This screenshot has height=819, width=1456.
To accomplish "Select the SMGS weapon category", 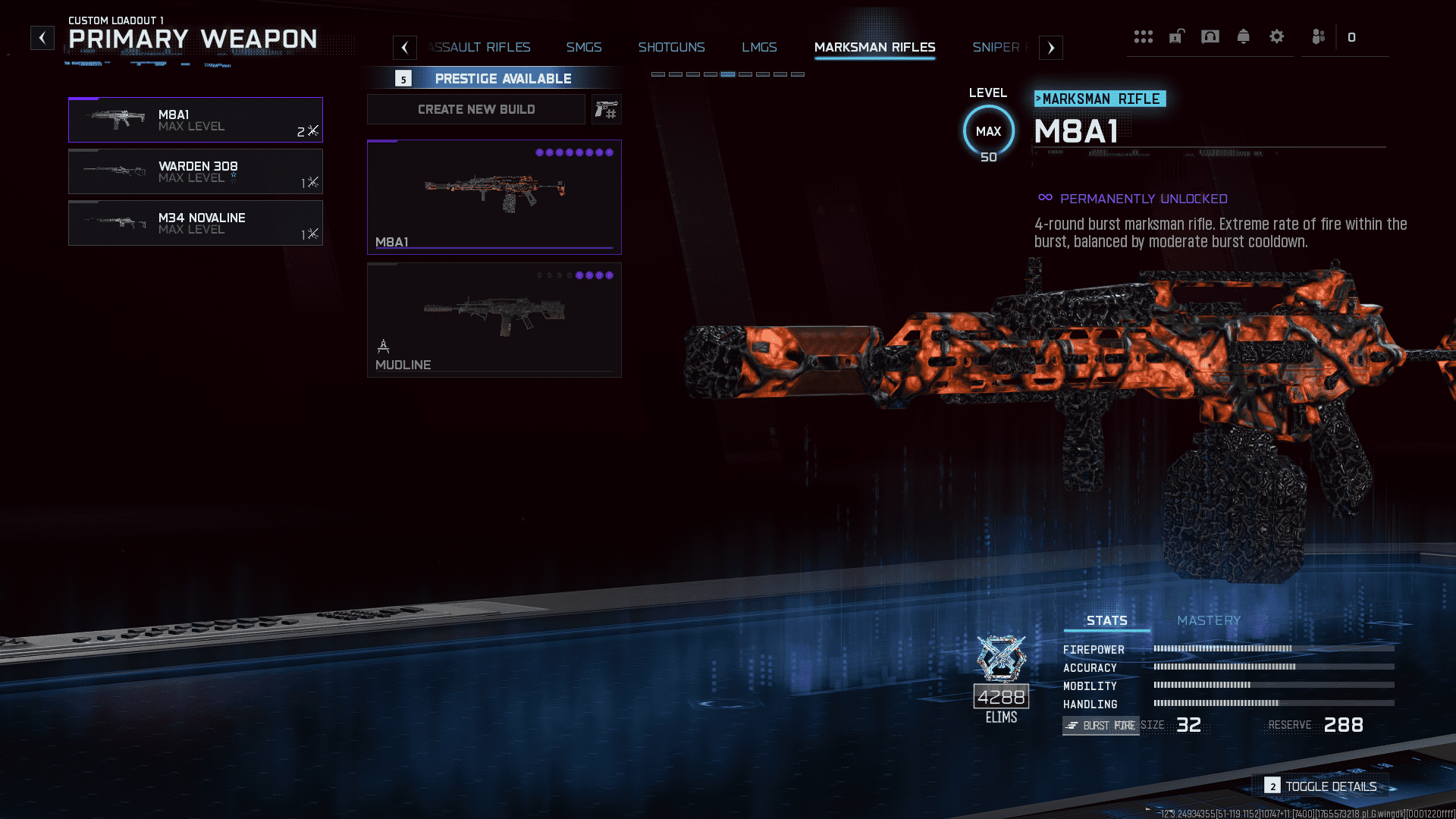I will coord(583,47).
